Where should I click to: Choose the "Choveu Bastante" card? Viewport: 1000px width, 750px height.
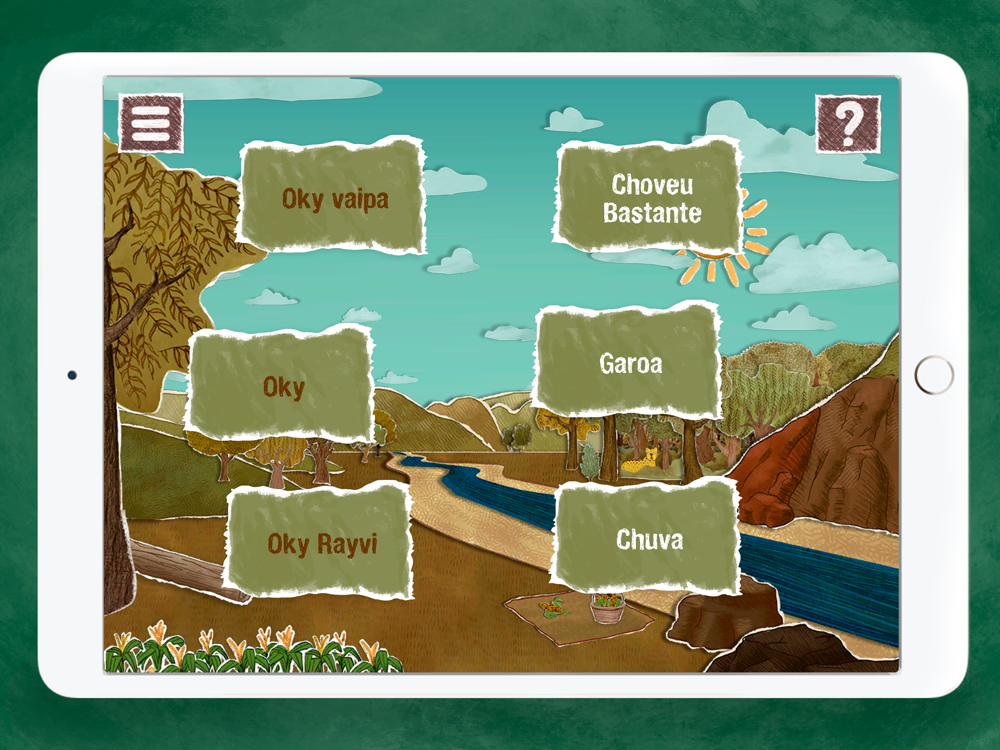tap(651, 198)
